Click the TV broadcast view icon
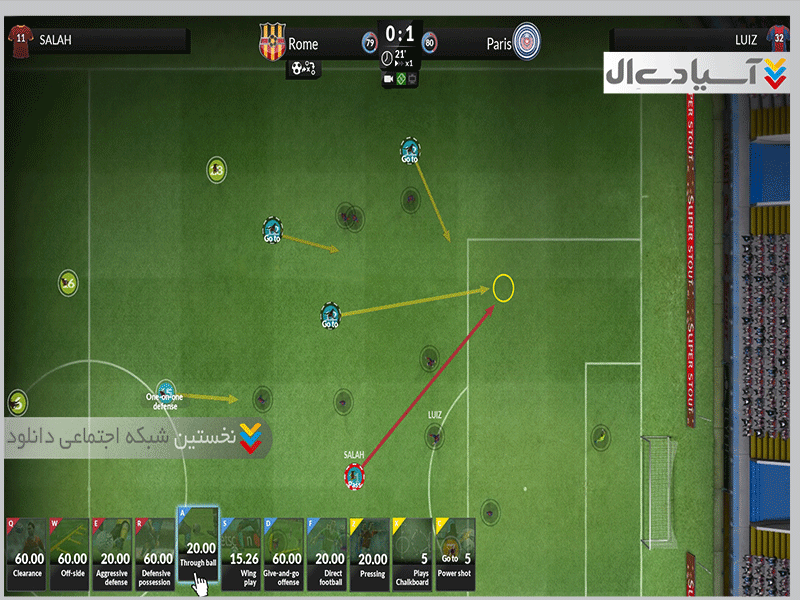800x600 pixels. click(x=413, y=79)
